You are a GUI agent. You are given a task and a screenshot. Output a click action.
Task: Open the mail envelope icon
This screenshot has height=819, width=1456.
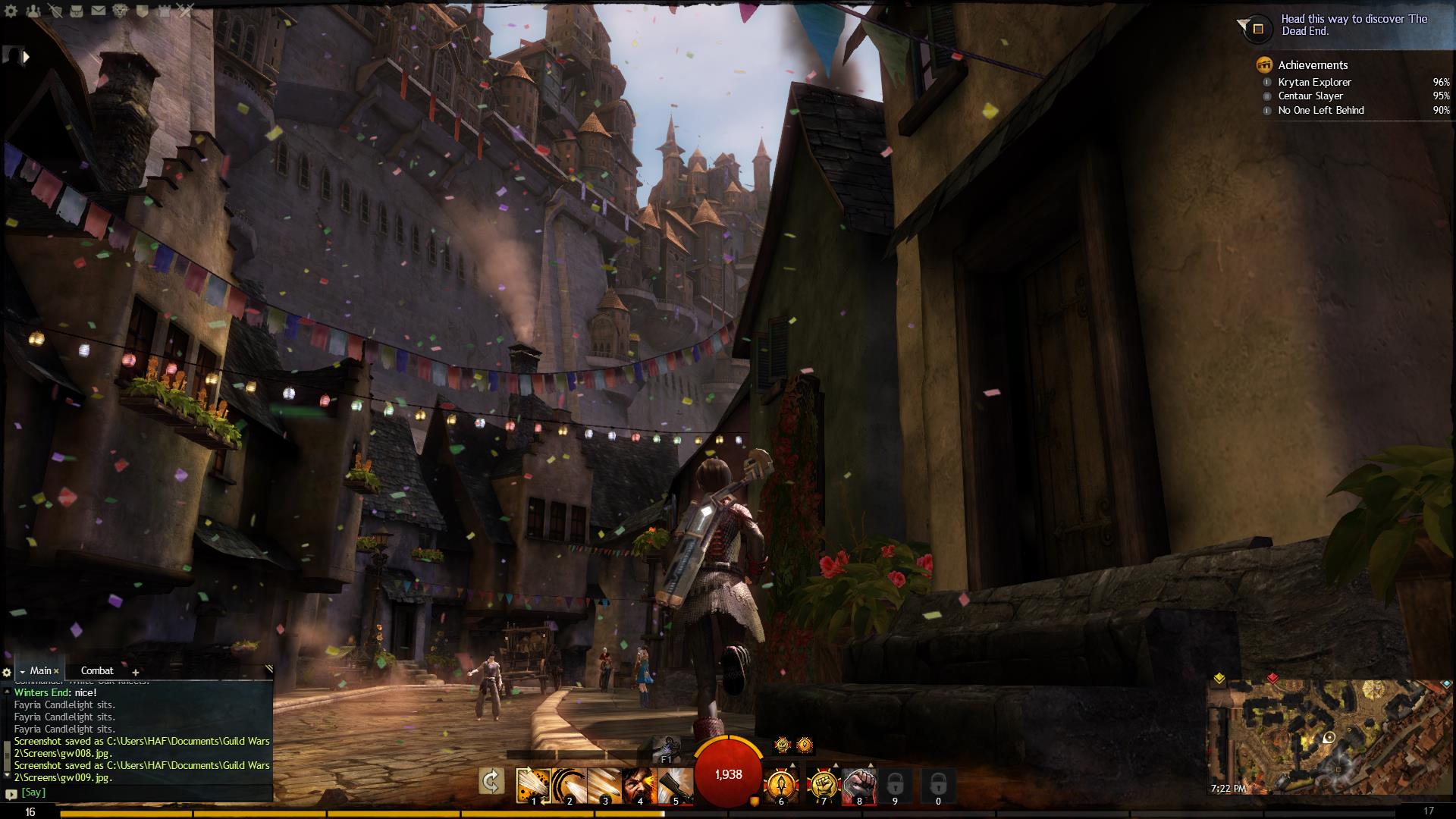99,11
